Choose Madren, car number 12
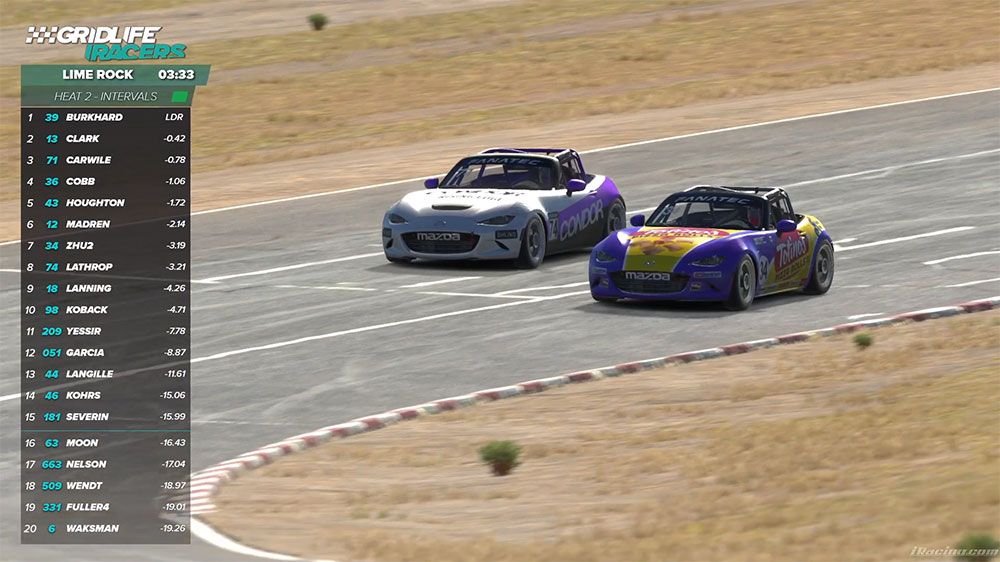The width and height of the screenshot is (1000, 562). (x=105, y=224)
